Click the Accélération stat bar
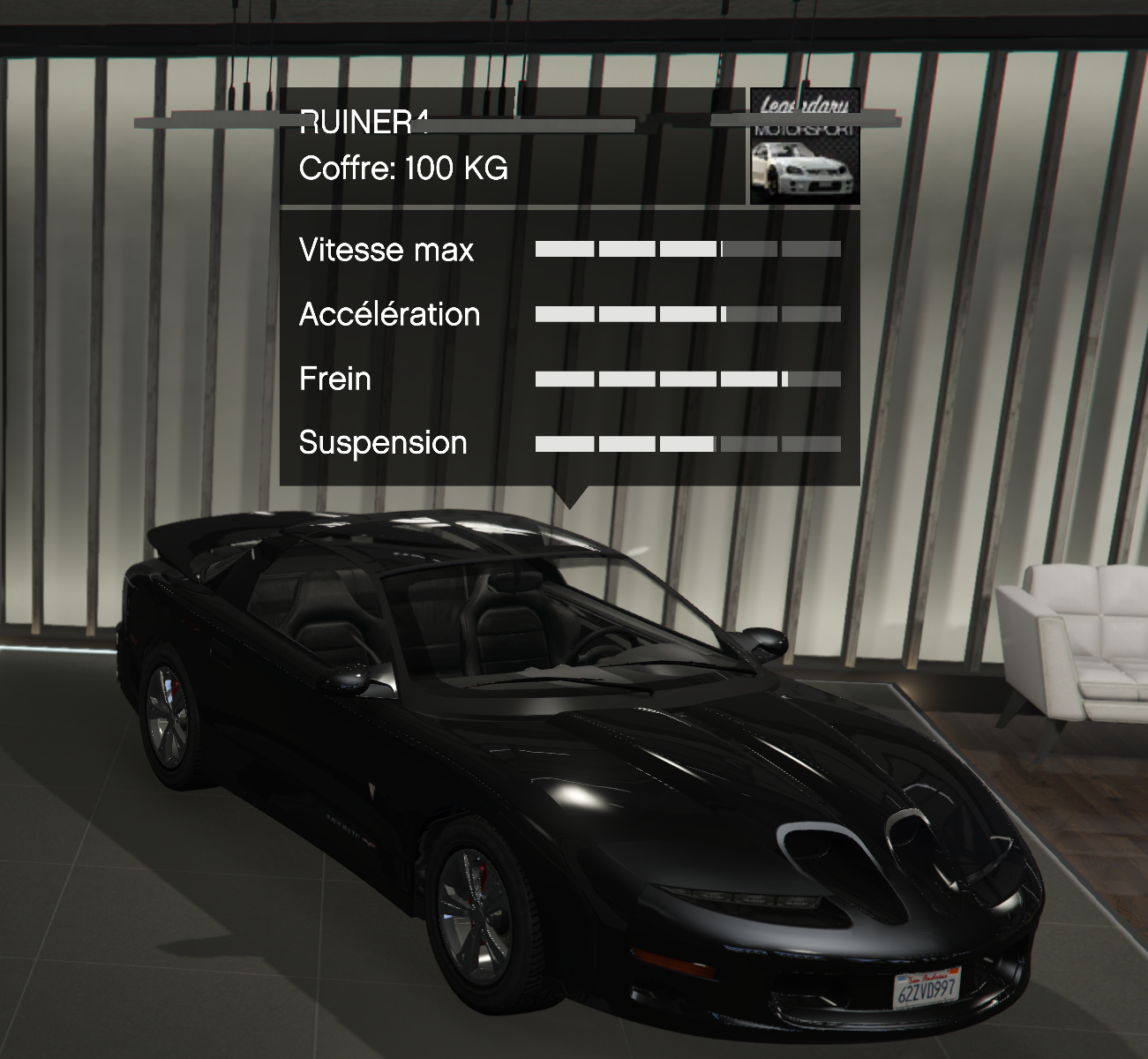This screenshot has width=1148, height=1059. (x=688, y=312)
